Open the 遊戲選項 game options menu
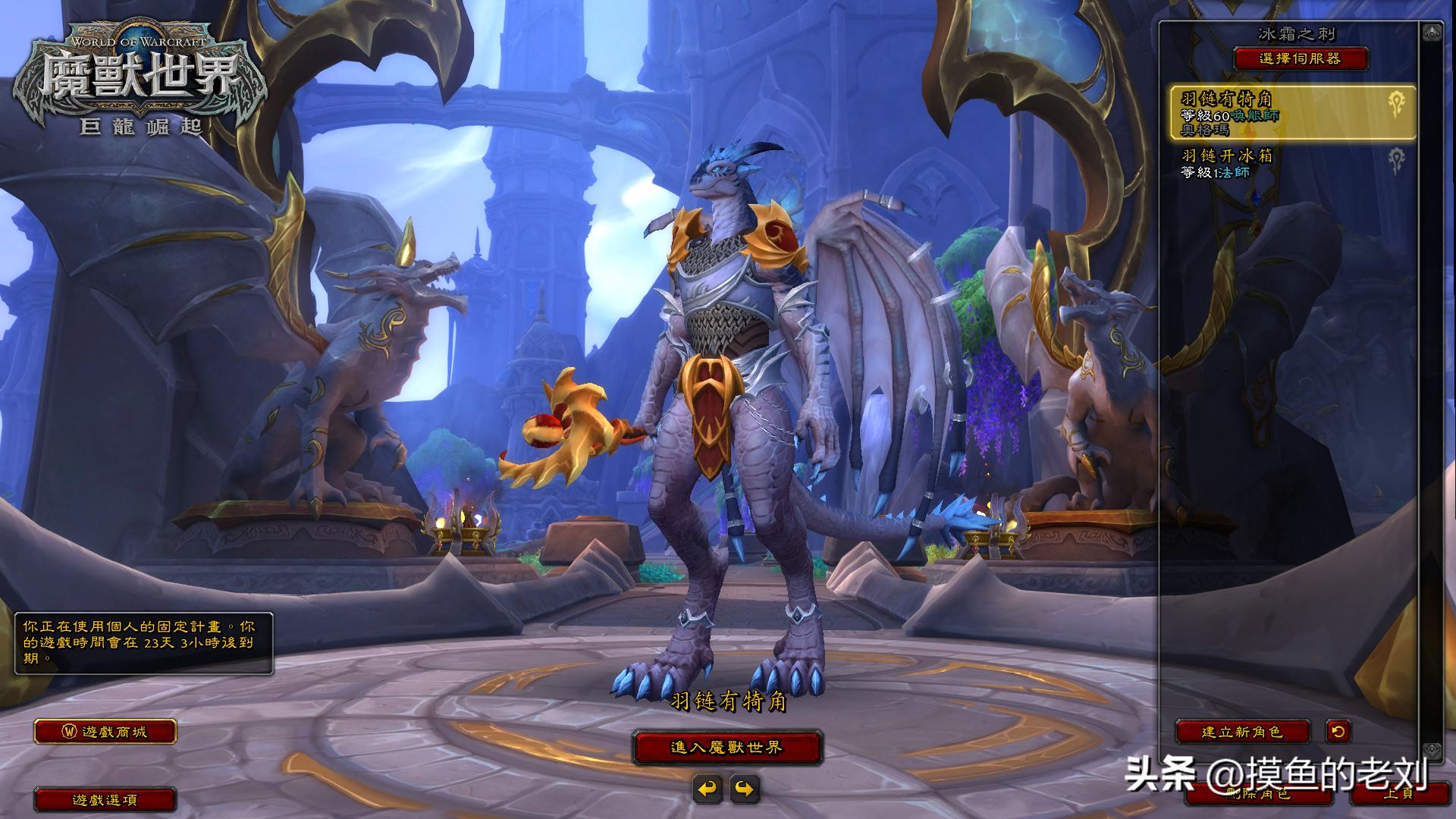The width and height of the screenshot is (1456, 819). (x=105, y=799)
